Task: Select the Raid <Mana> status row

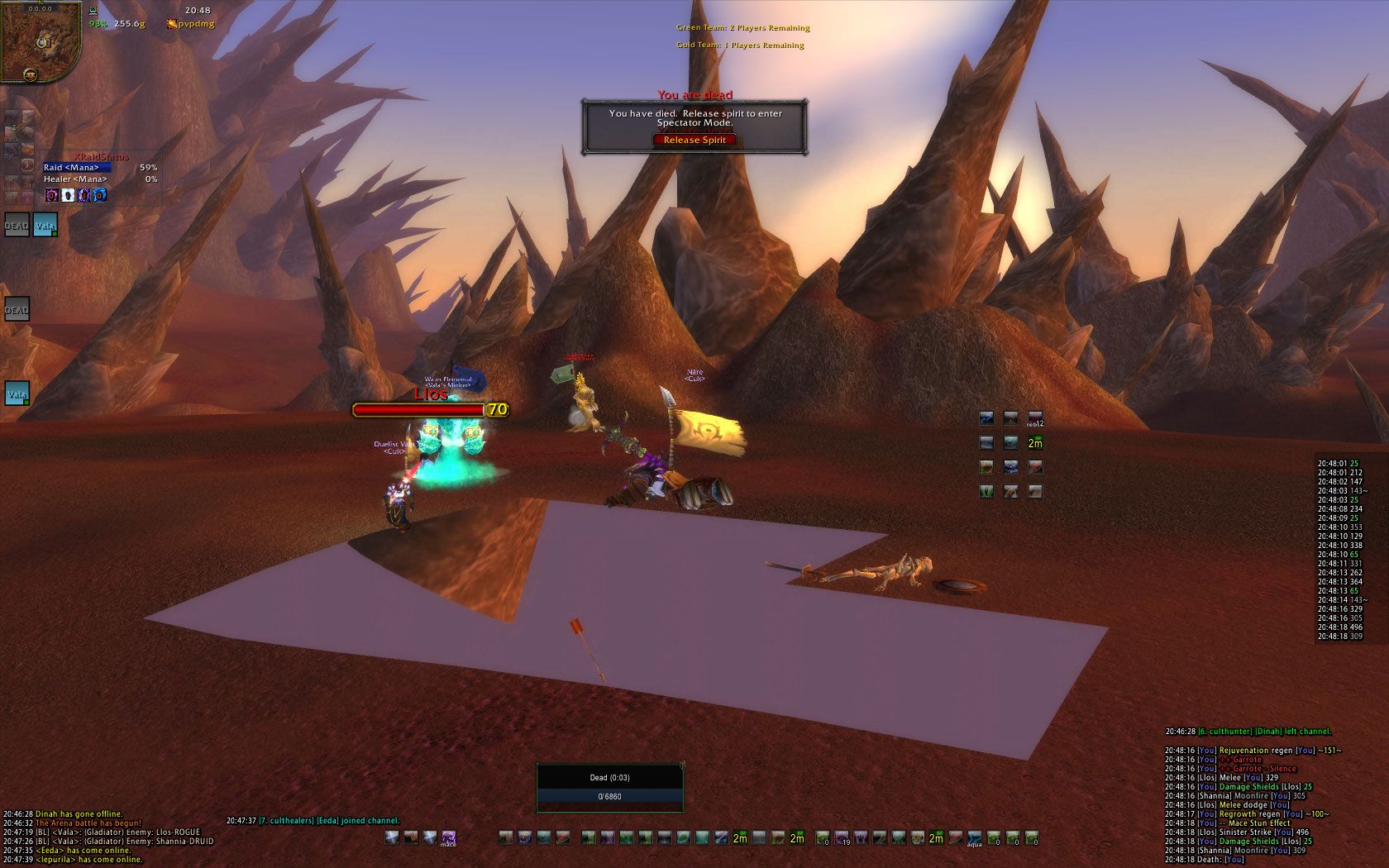Action: [x=77, y=168]
